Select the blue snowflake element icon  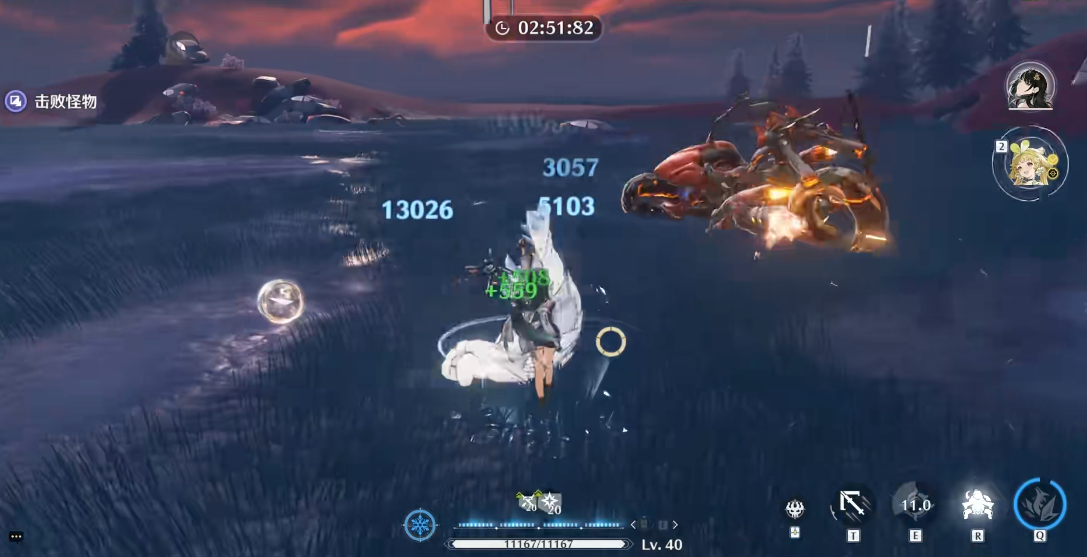420,525
